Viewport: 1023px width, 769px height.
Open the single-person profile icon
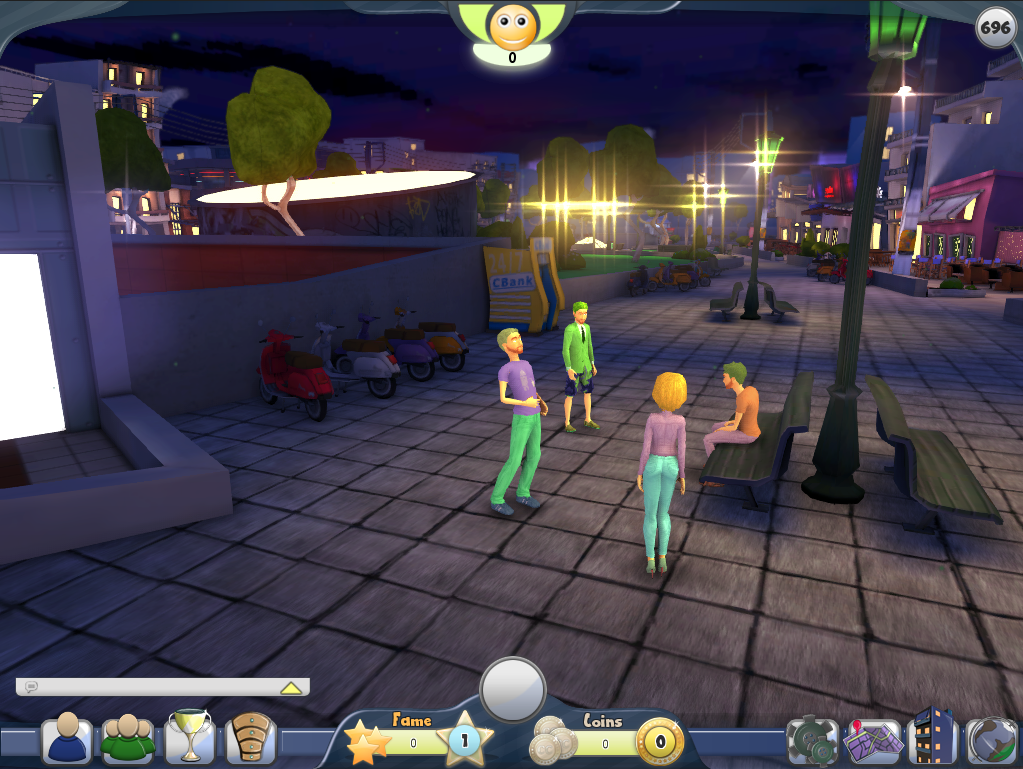click(x=67, y=740)
